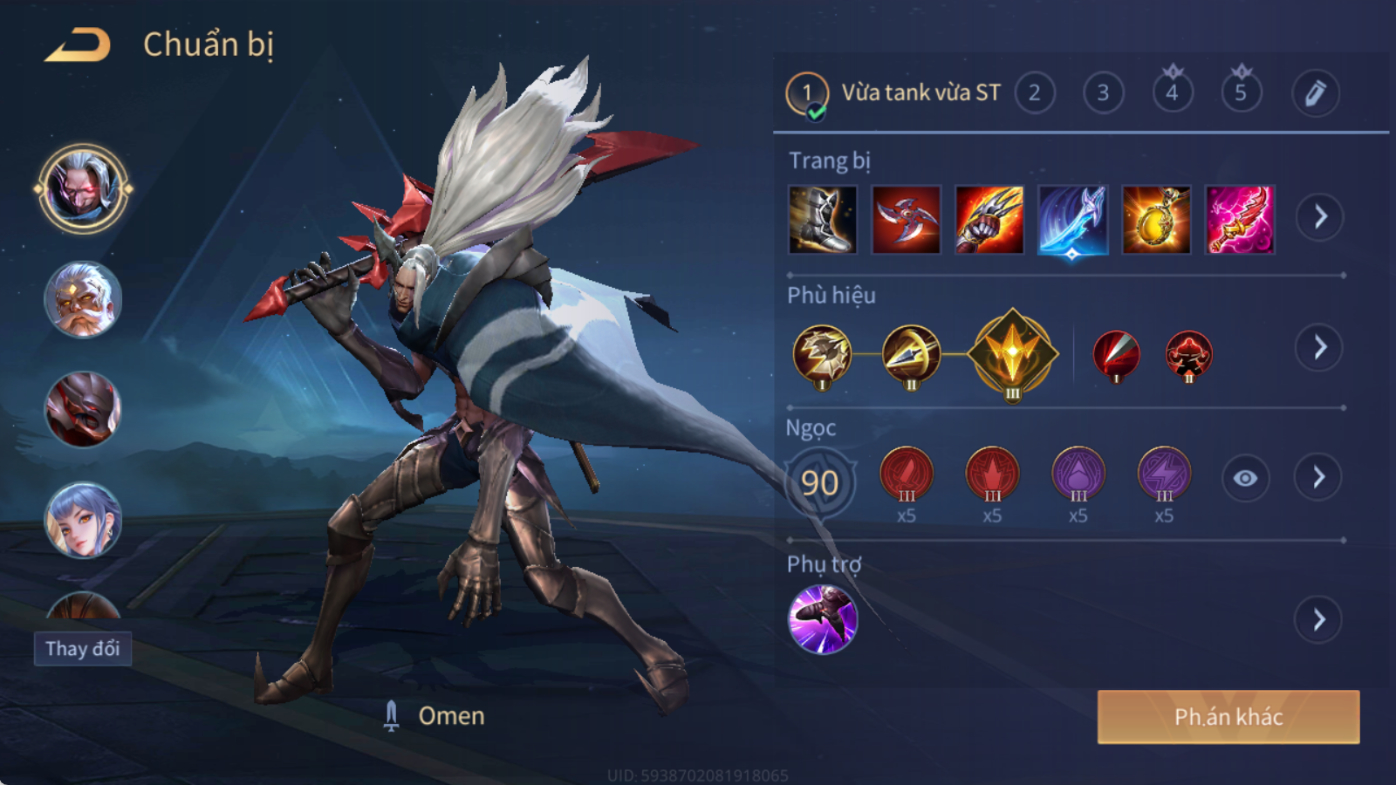Expand the Phù hiệu section arrow

coord(1319,348)
